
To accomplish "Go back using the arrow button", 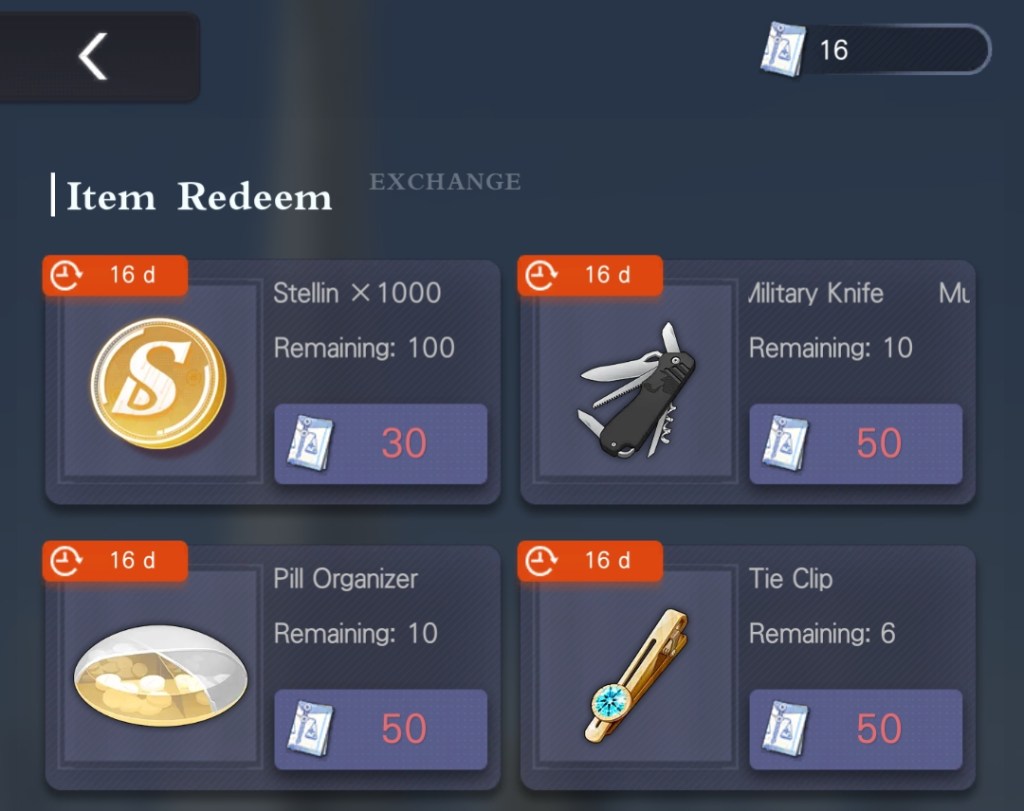I will (93, 56).
